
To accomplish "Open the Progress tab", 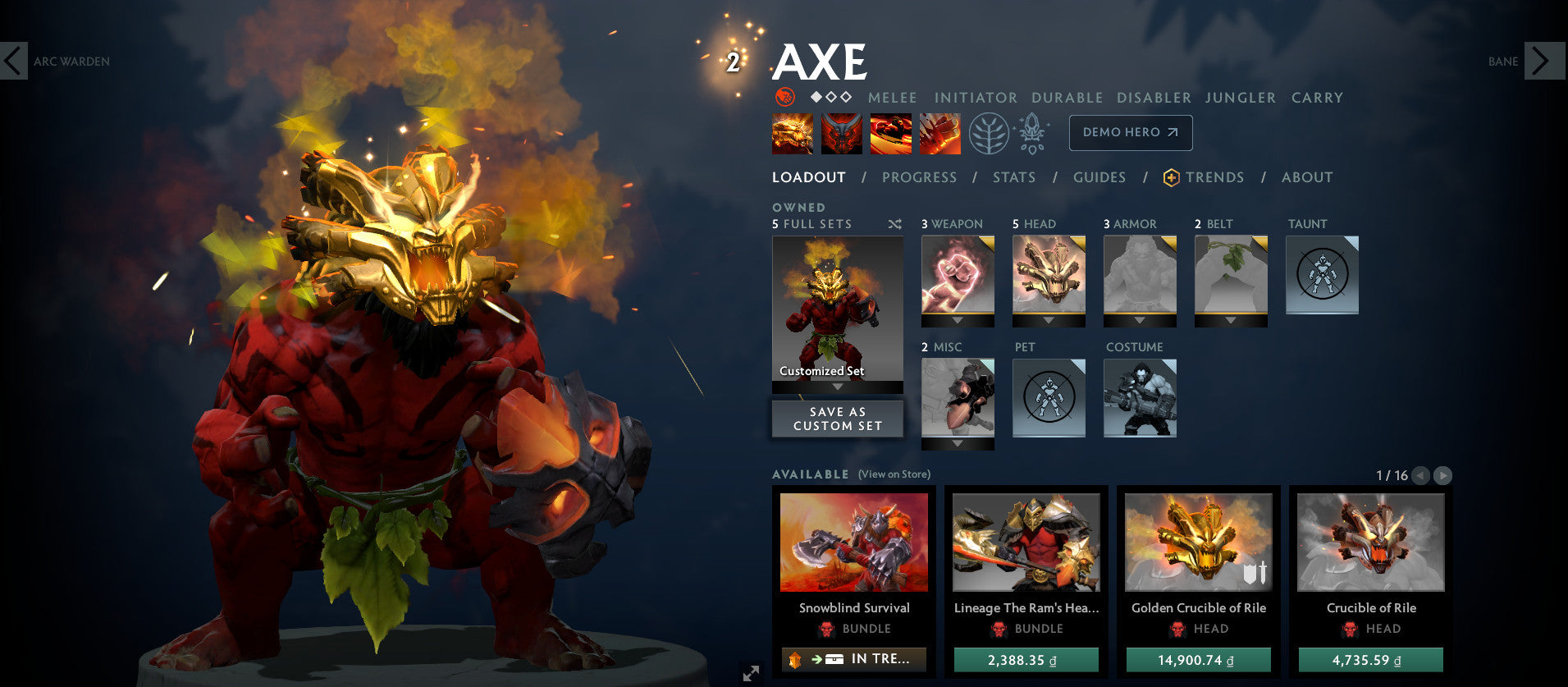I will click(919, 177).
